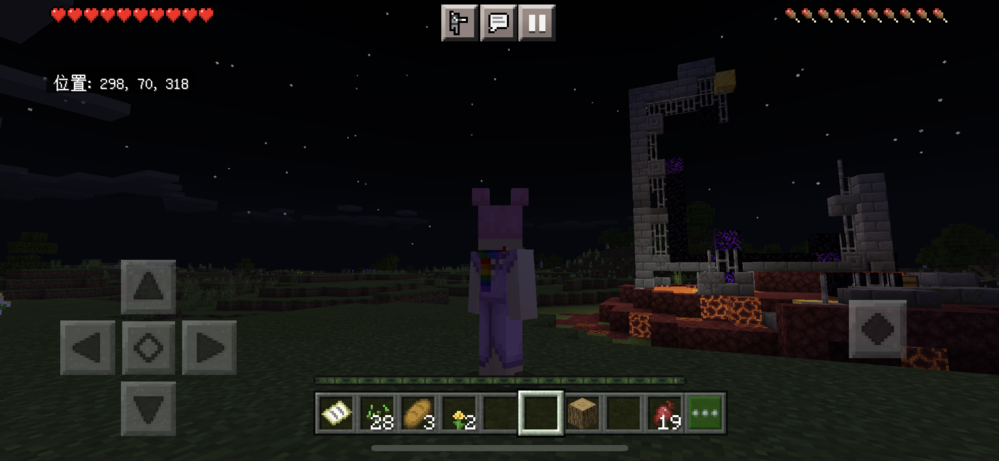
Task: Tap the move backward arrow
Action: (x=148, y=408)
